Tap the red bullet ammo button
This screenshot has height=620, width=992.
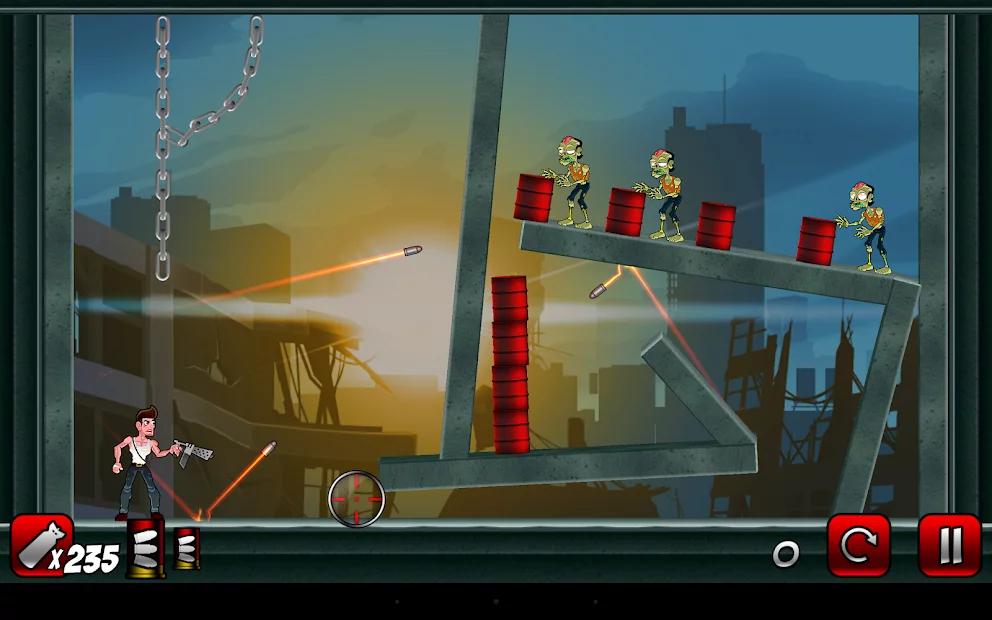coord(41,545)
